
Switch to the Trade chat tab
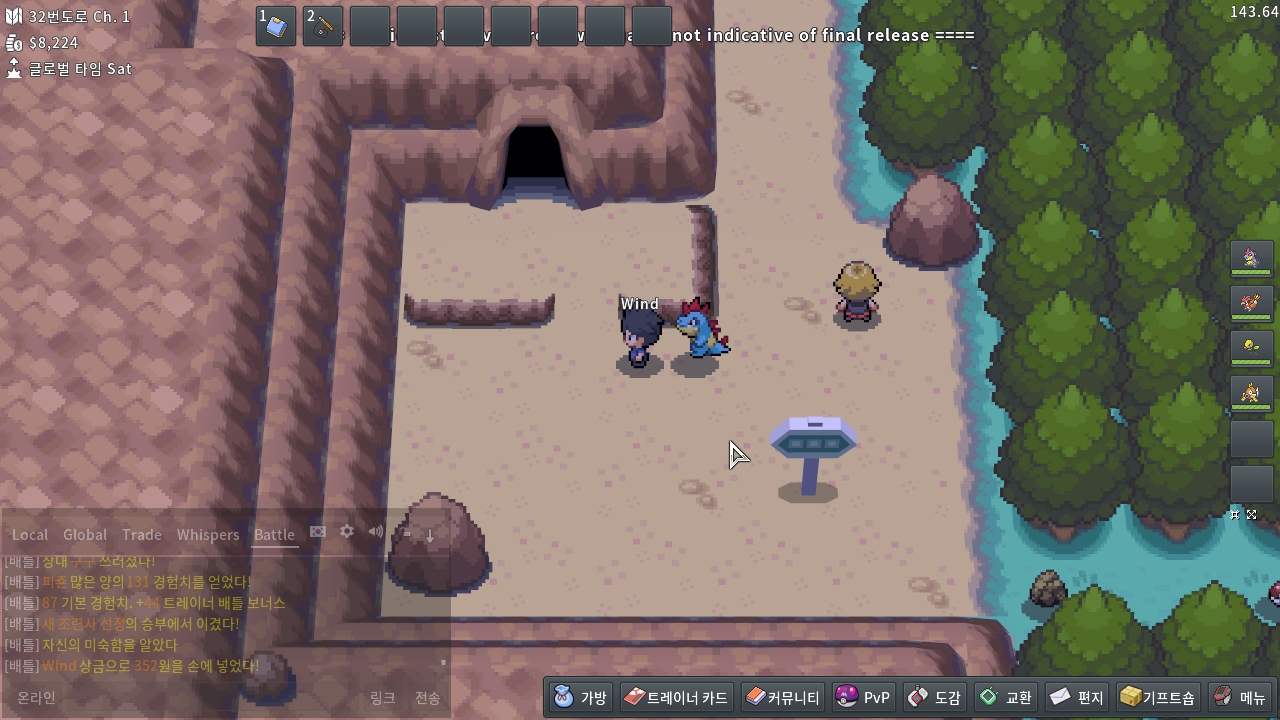pos(142,535)
